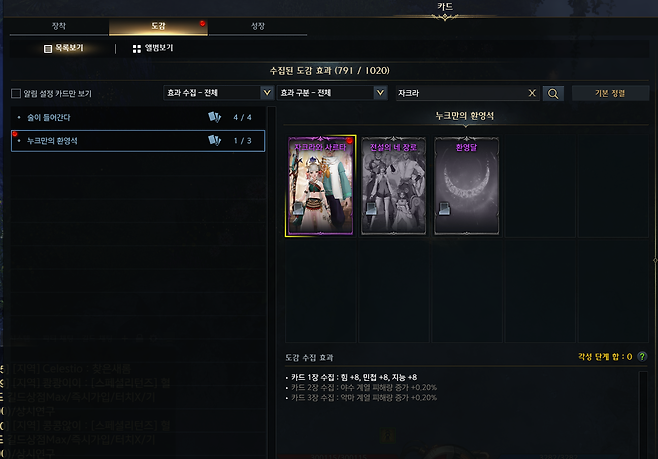Open the green question mark help icon
Viewport: 658px width, 459px height.
pyautogui.click(x=641, y=356)
